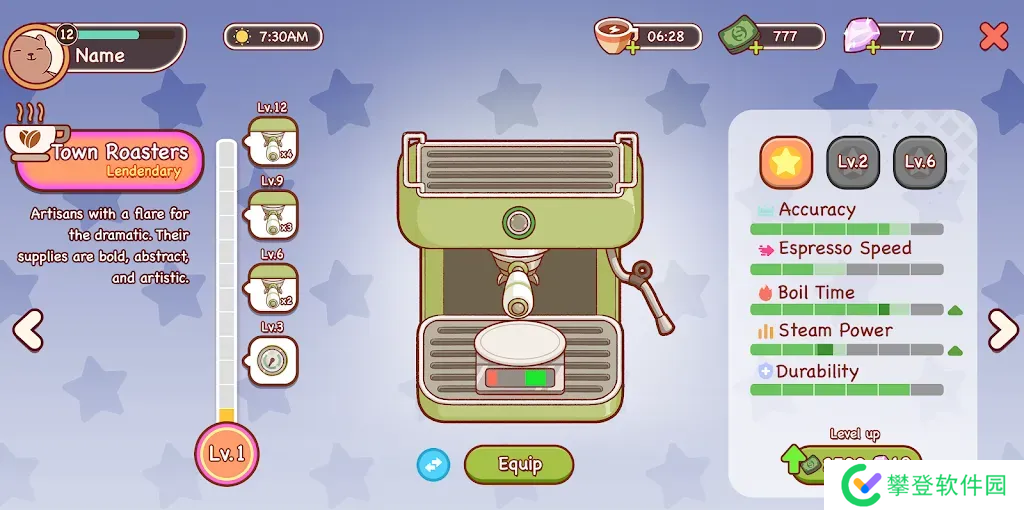The image size is (1024, 510).
Task: Go to the previous machine with the left arrow
Action: 28,330
